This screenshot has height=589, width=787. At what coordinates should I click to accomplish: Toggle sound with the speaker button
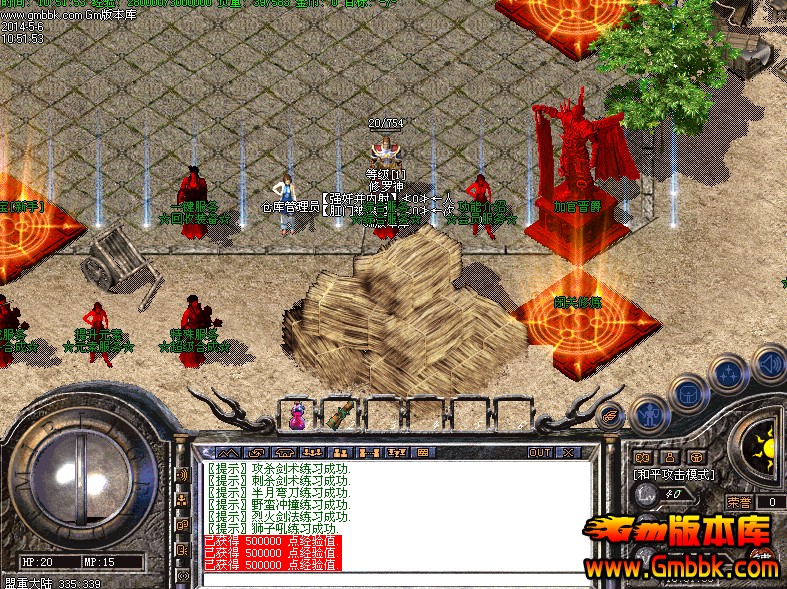768,362
